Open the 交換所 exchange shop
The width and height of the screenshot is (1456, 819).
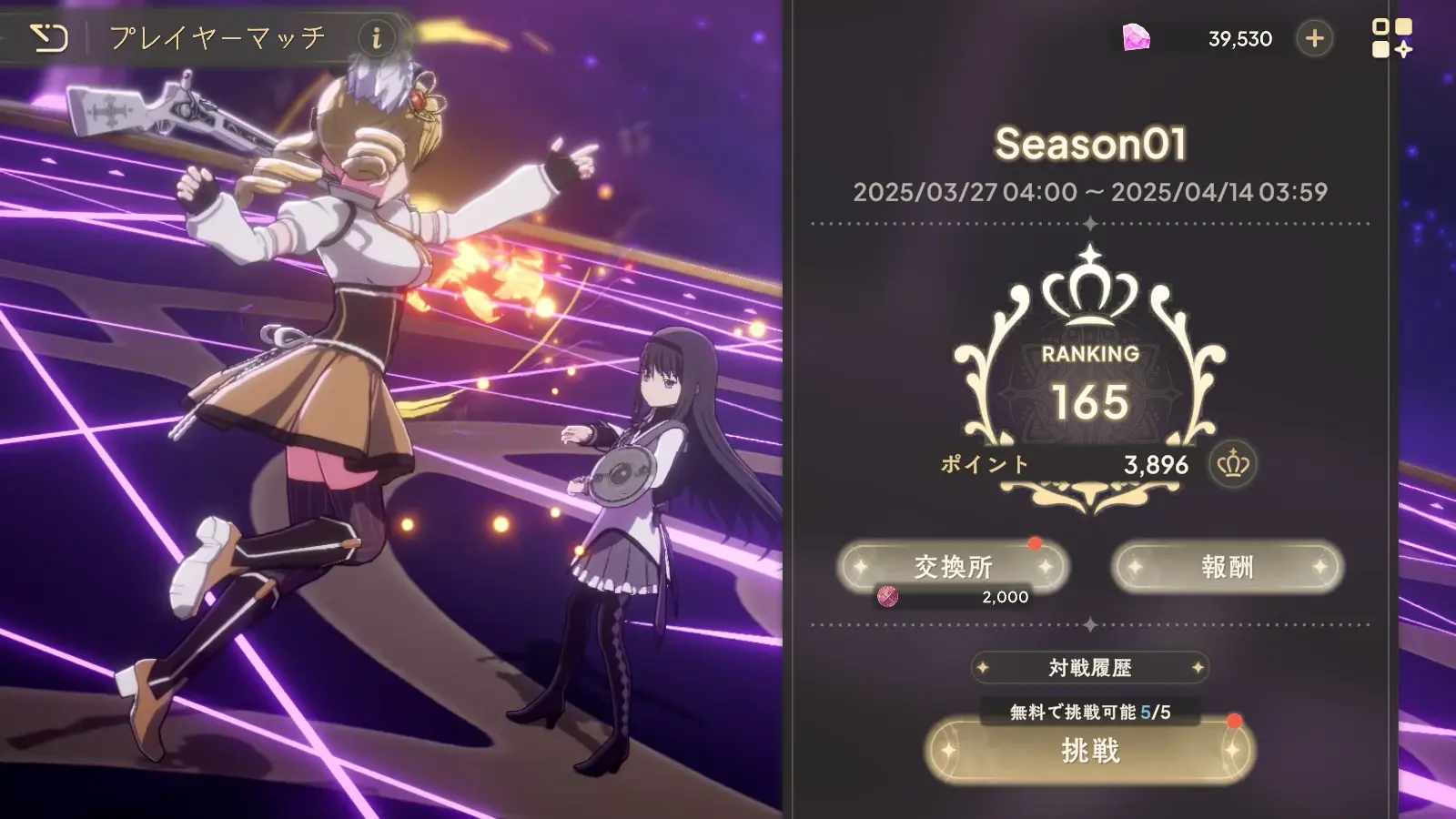(954, 566)
